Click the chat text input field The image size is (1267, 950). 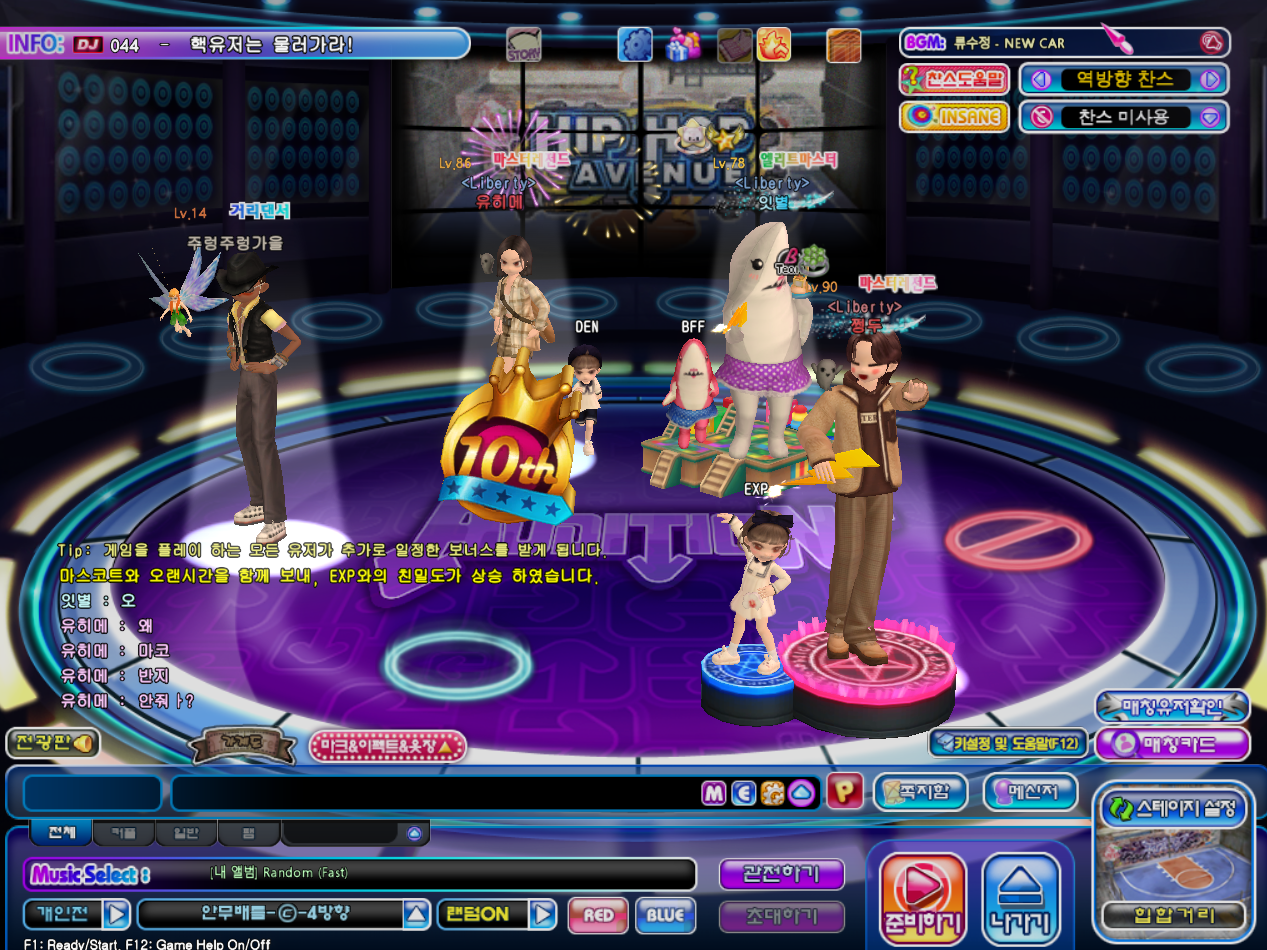pyautogui.click(x=435, y=793)
